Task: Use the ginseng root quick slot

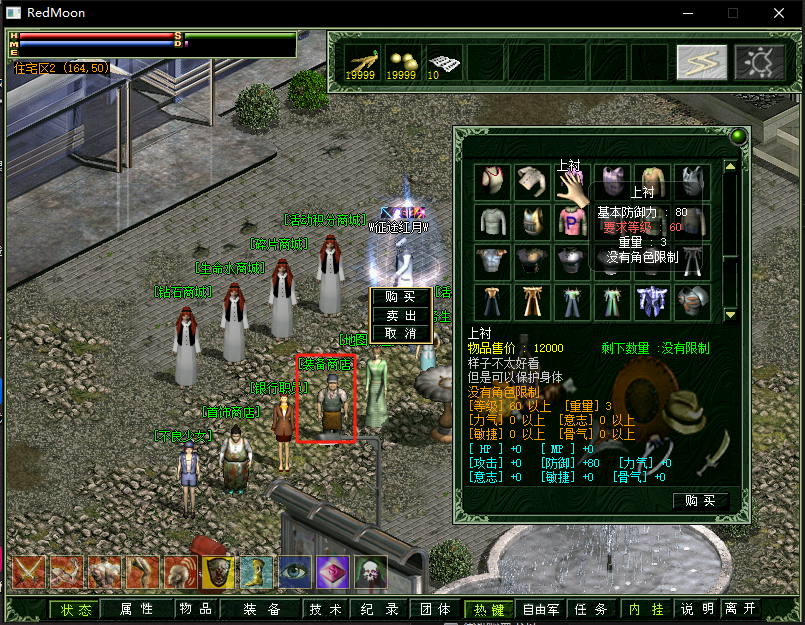Action: (x=361, y=62)
